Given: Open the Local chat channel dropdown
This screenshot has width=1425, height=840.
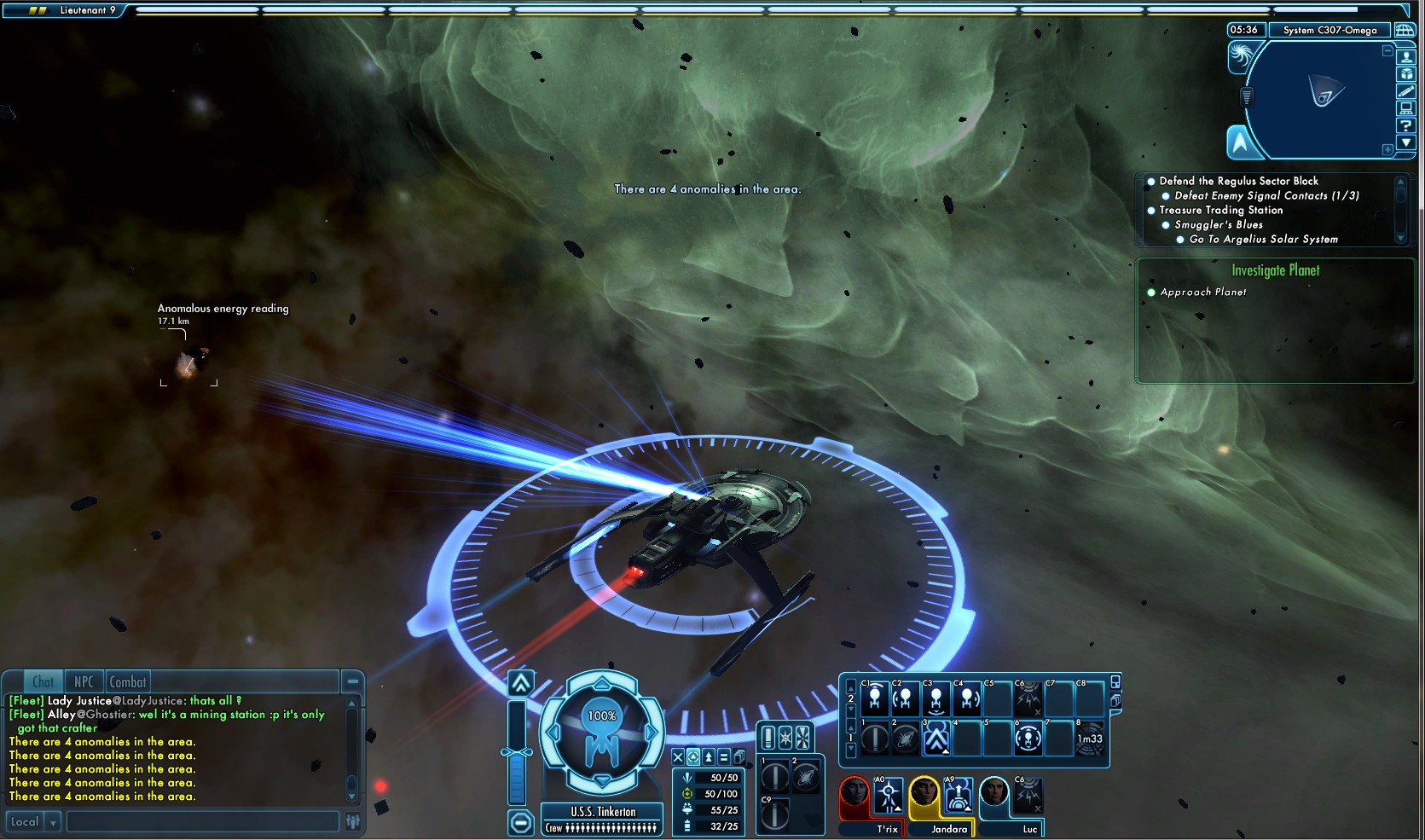Looking at the screenshot, I should point(53,822).
